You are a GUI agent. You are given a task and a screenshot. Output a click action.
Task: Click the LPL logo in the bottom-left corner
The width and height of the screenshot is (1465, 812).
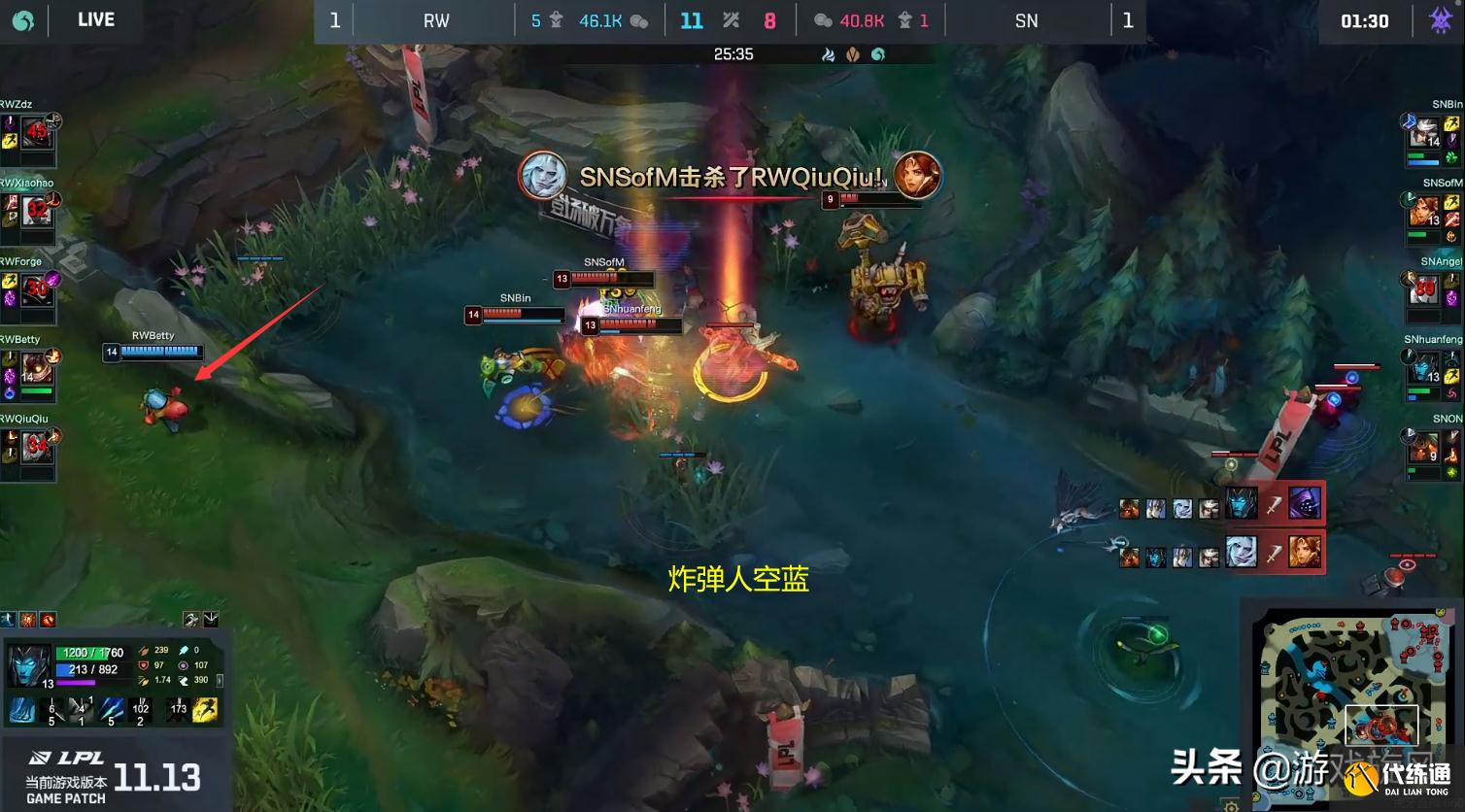point(68,757)
